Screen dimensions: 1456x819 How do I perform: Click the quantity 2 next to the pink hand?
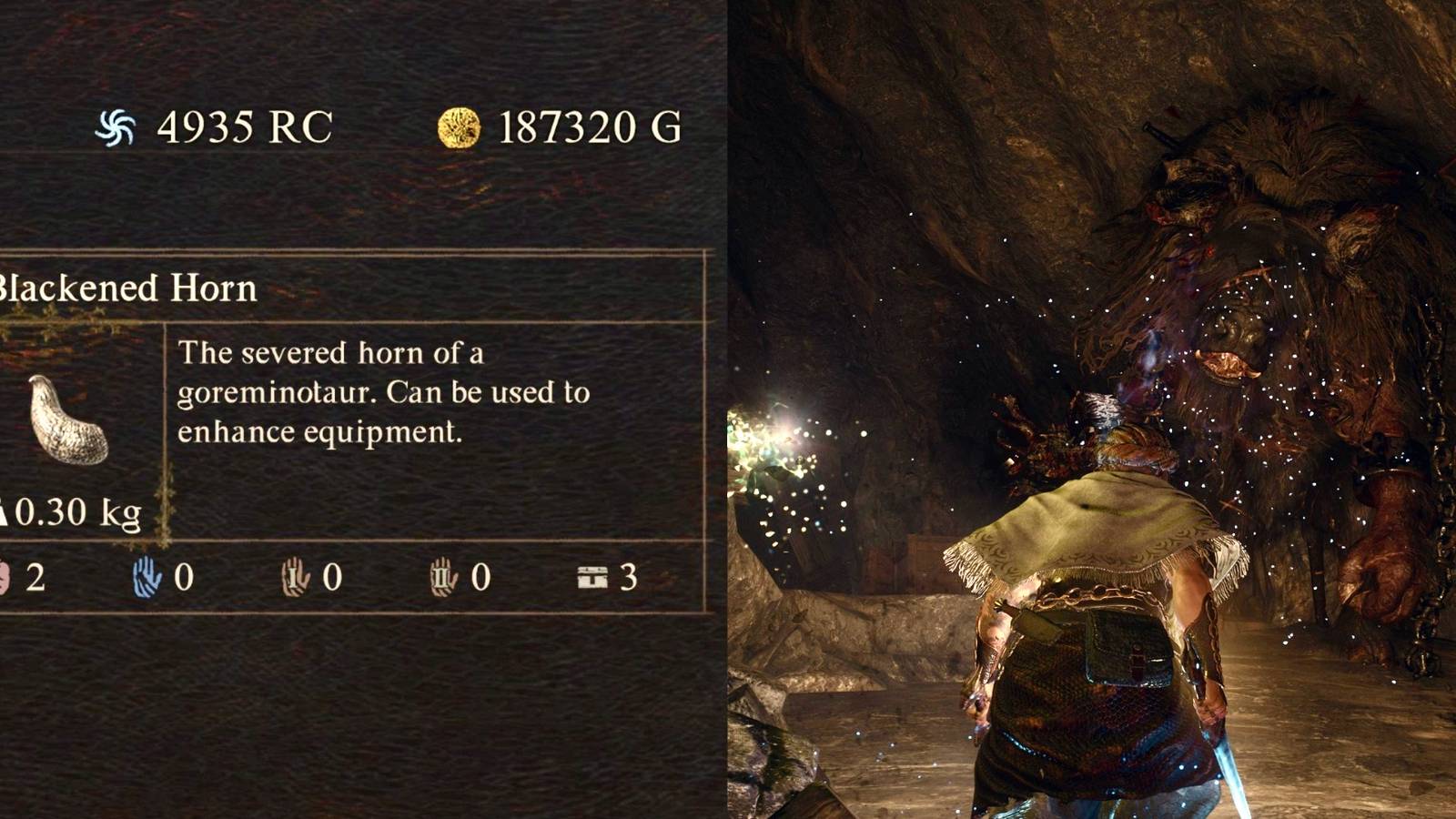[36, 575]
